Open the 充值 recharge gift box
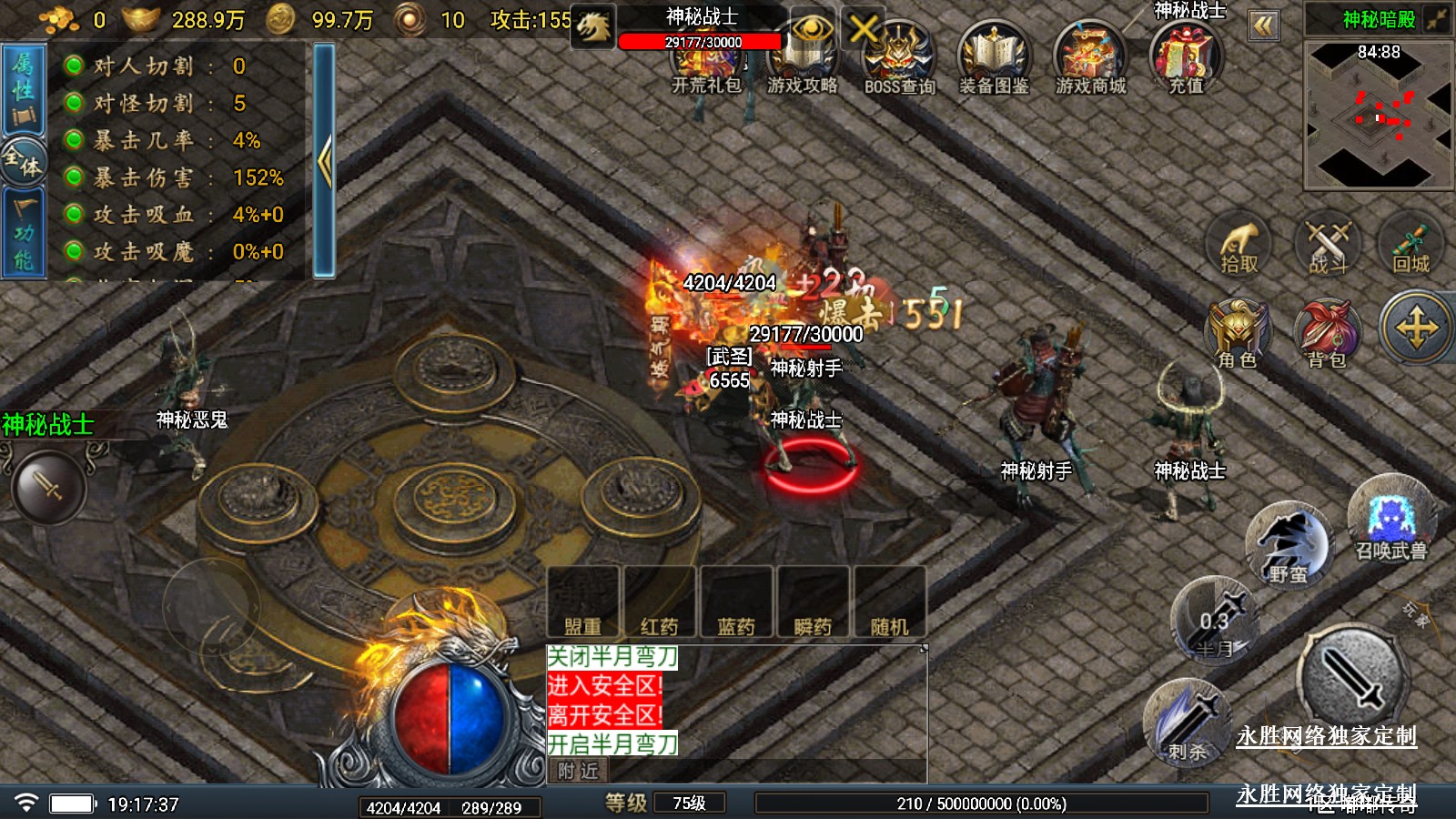Image resolution: width=1456 pixels, height=819 pixels. pos(1186,58)
